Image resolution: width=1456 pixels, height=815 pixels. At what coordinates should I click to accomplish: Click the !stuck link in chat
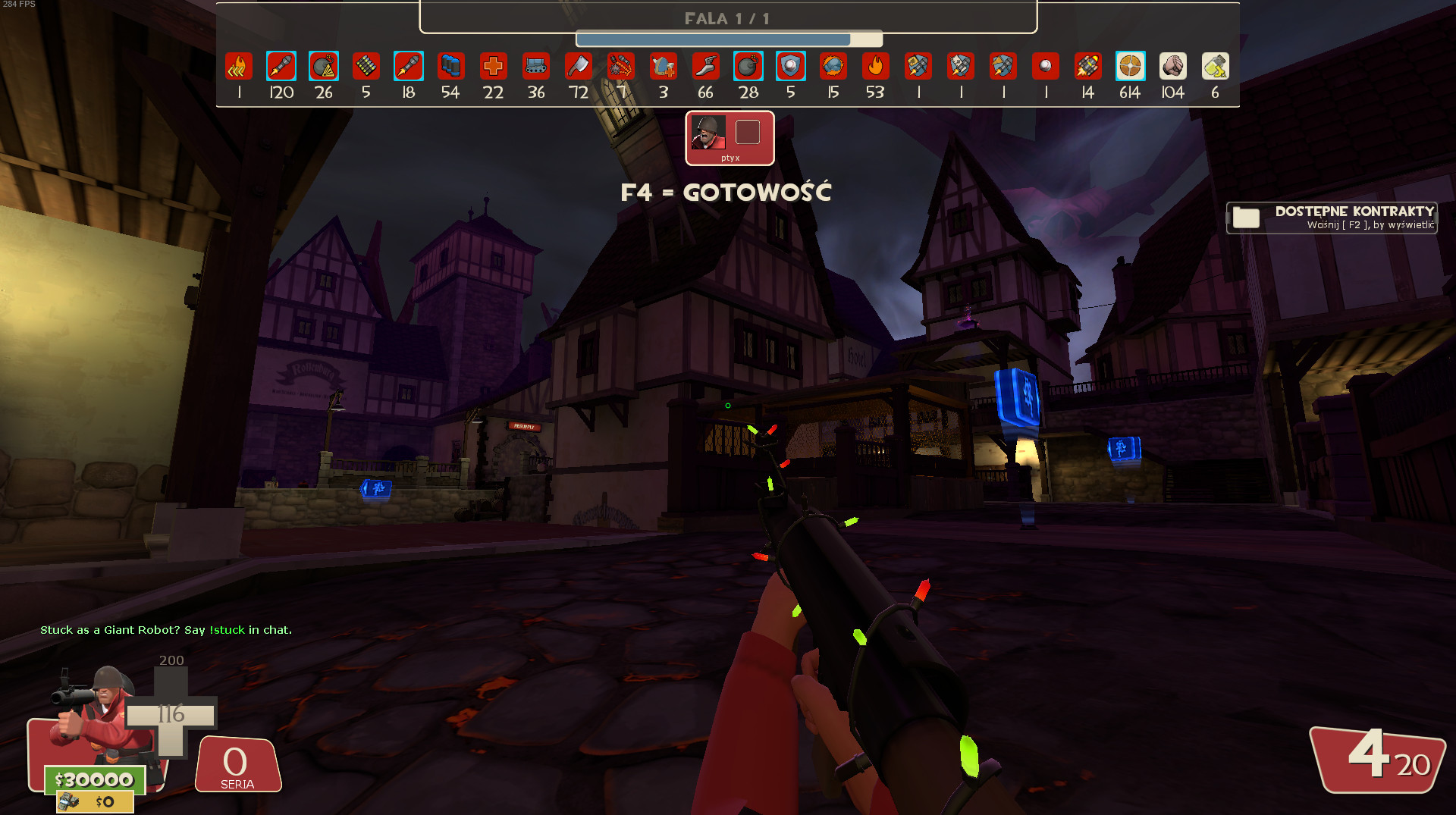(227, 629)
